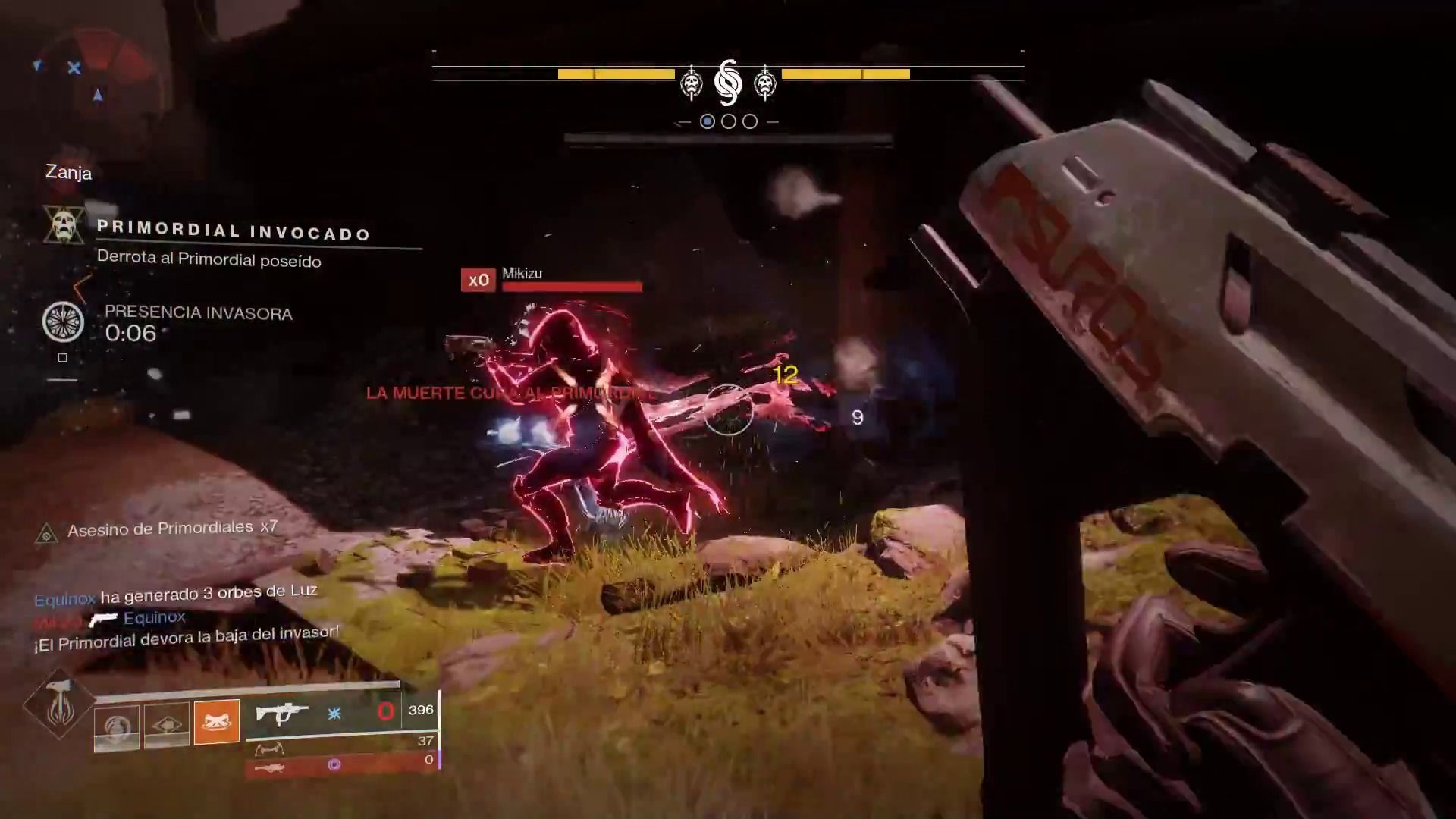Activate the super ability diamond icon
The width and height of the screenshot is (1456, 819).
[x=58, y=704]
